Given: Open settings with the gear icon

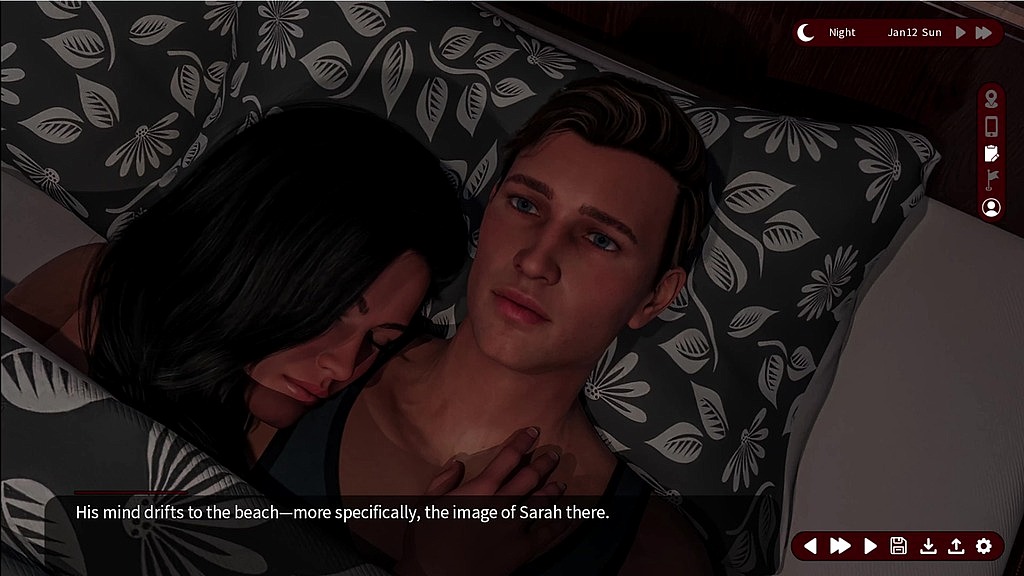Looking at the screenshot, I should pos(984,546).
